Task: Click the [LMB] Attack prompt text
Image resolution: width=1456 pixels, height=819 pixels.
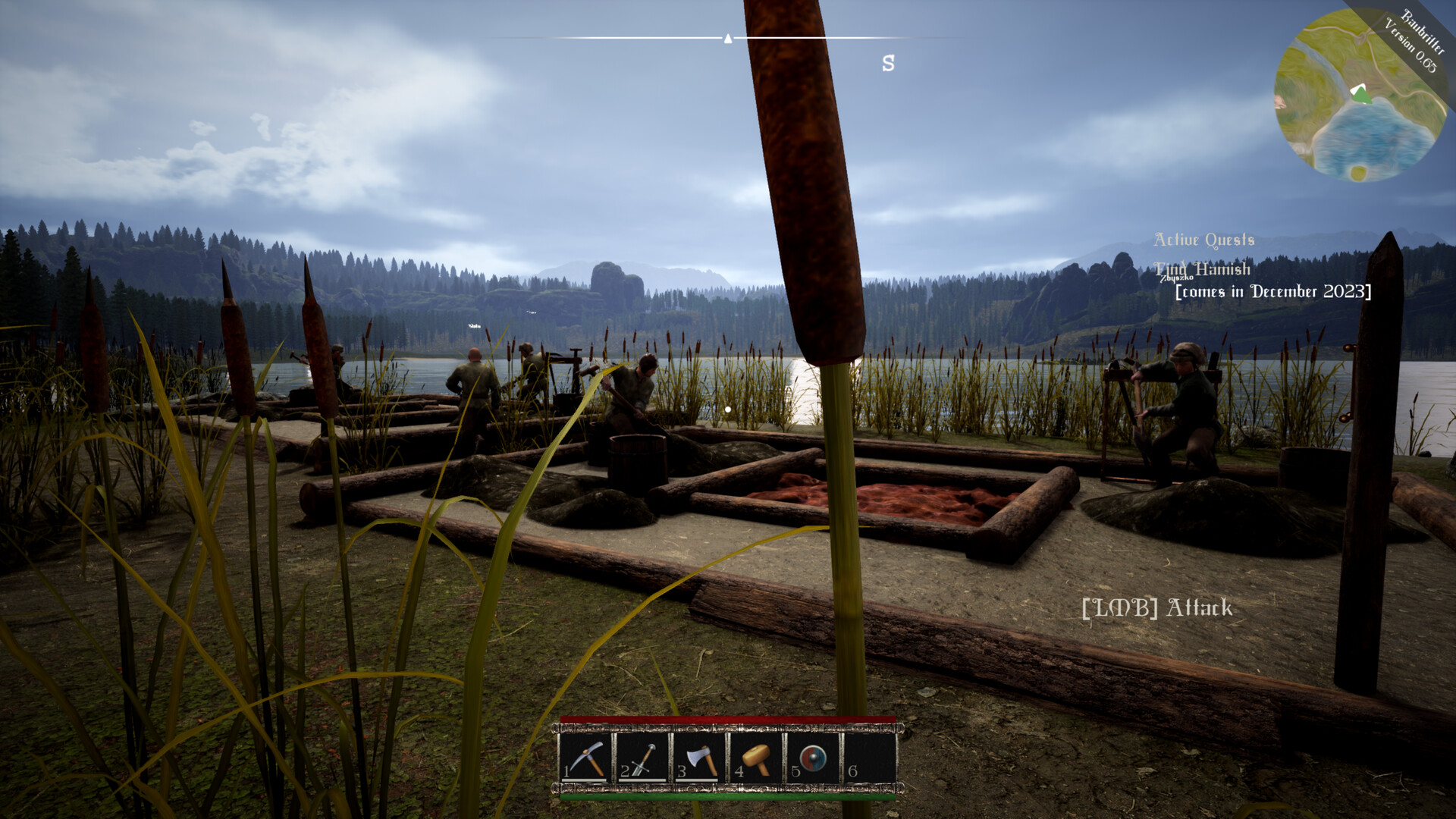Action: (x=1156, y=608)
